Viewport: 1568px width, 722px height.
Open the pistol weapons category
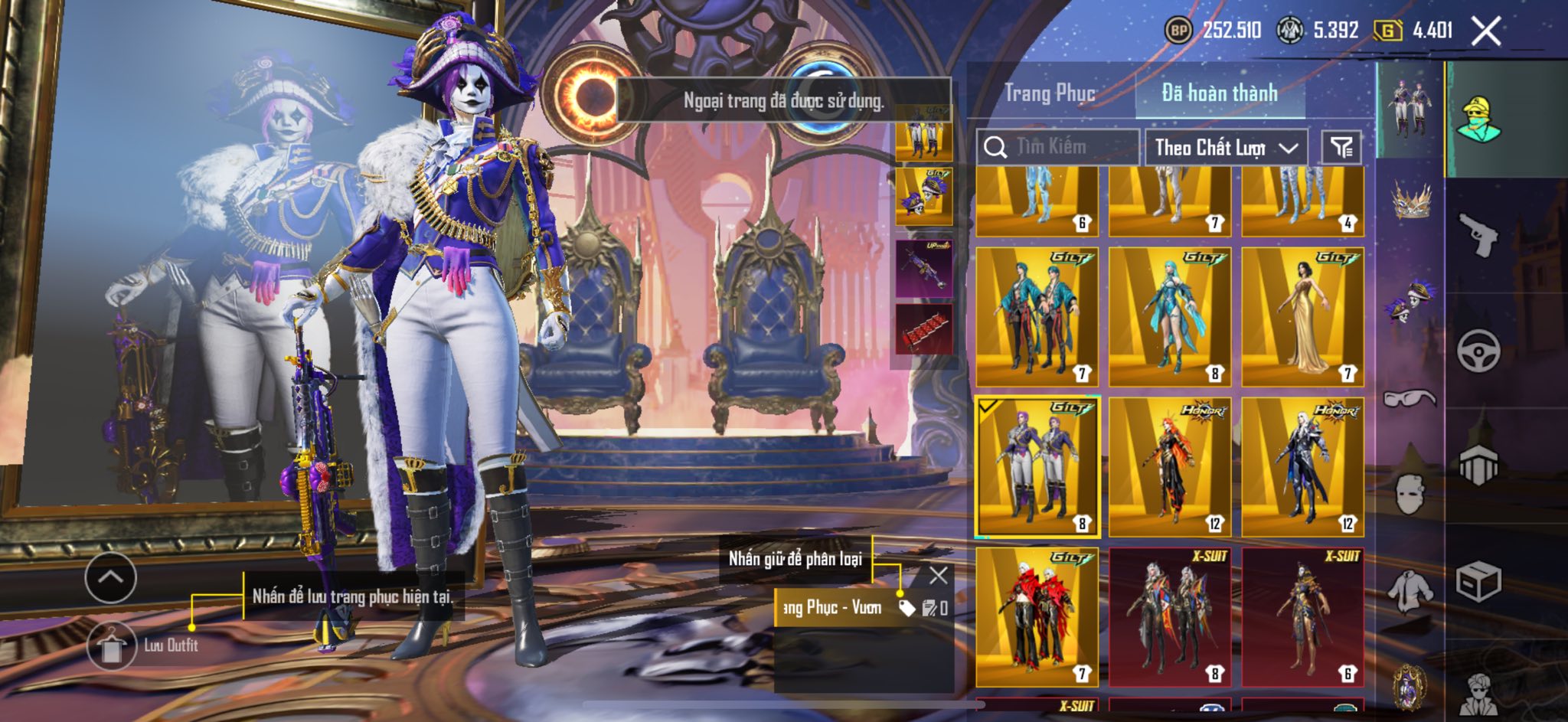pyautogui.click(x=1478, y=235)
